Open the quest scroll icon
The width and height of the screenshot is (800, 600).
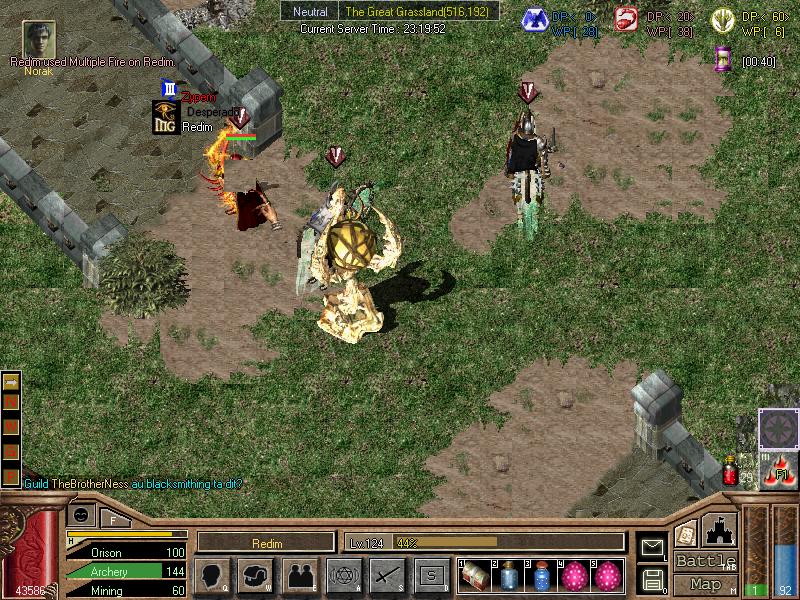point(686,534)
